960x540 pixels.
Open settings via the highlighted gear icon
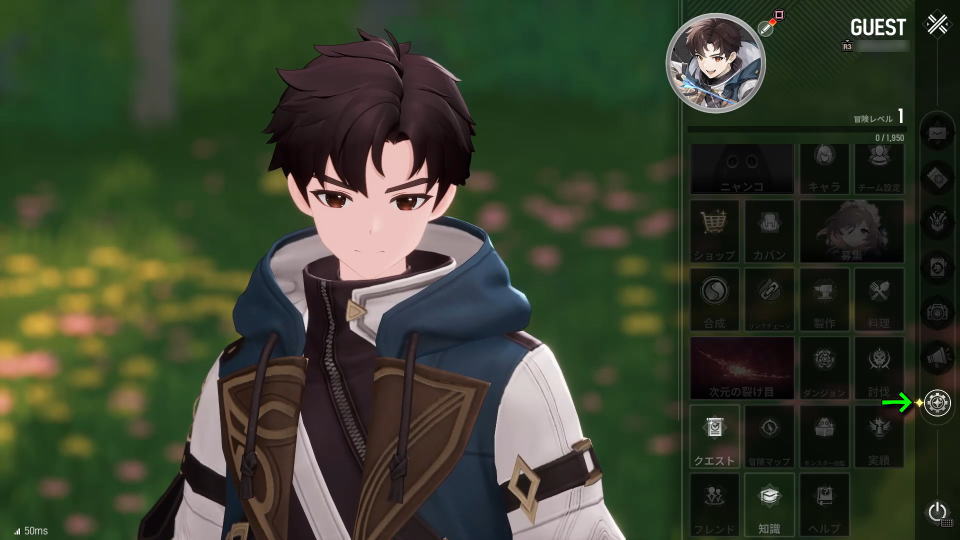(x=938, y=403)
